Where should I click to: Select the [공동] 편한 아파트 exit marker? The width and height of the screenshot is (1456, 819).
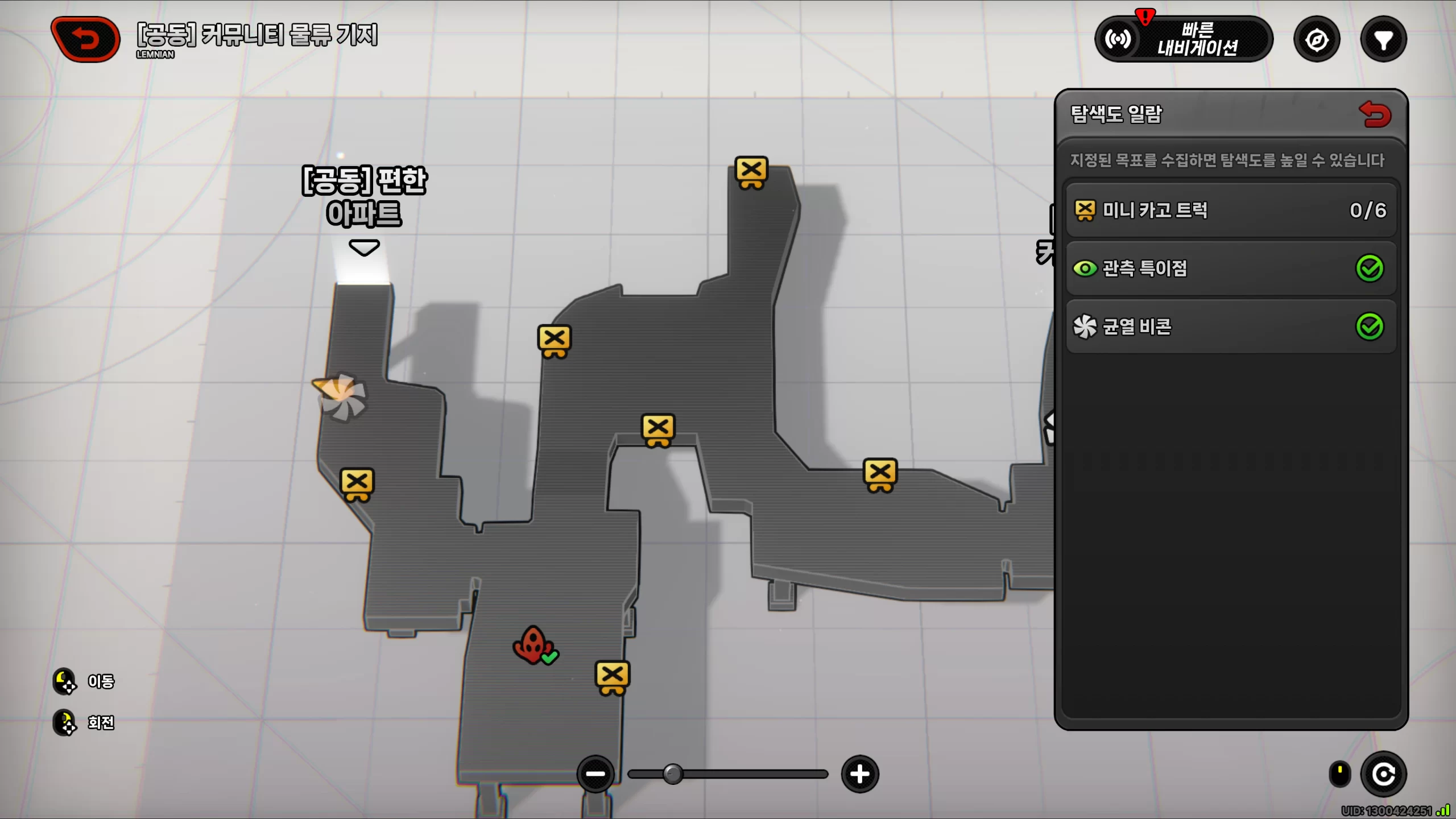364,248
